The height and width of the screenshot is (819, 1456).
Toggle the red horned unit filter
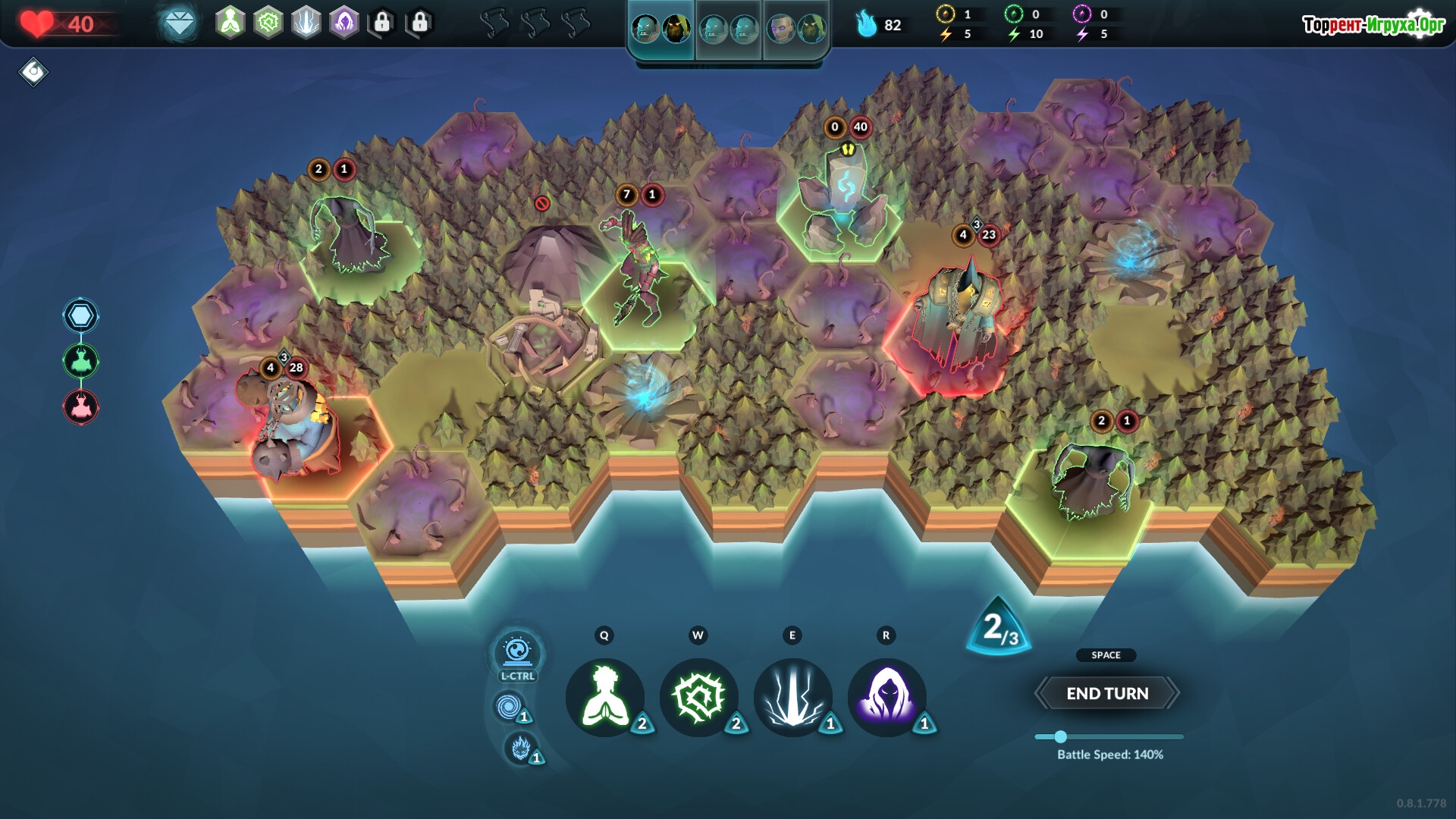click(81, 407)
